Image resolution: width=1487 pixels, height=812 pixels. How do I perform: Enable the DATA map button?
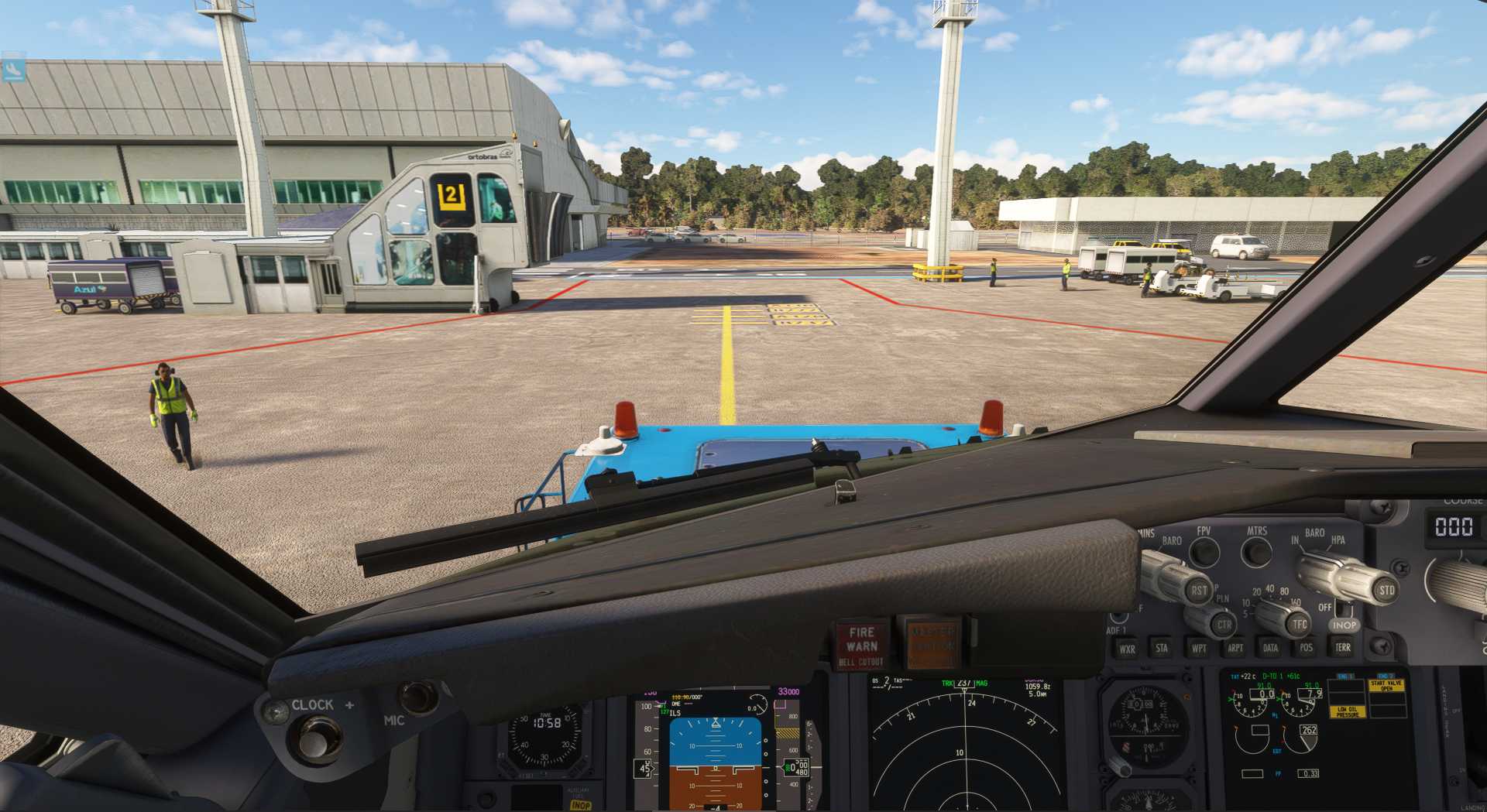[1270, 649]
